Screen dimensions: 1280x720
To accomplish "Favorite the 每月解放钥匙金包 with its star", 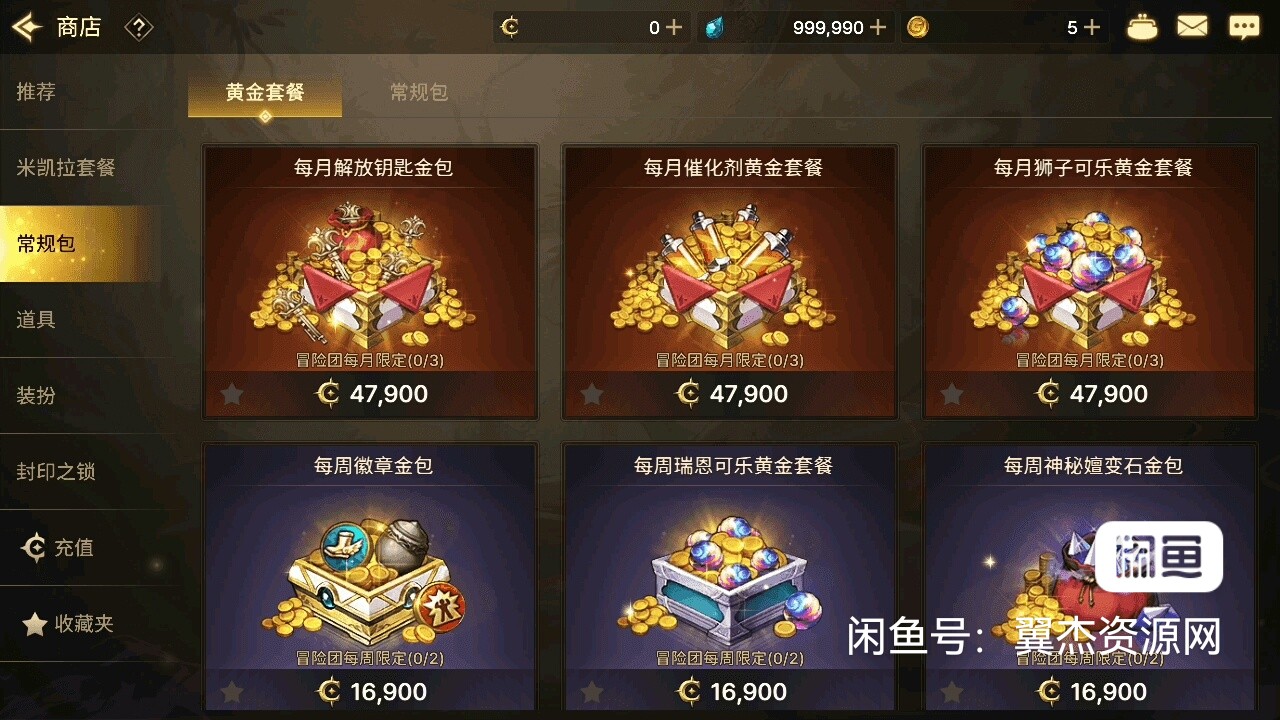I will (x=231, y=394).
